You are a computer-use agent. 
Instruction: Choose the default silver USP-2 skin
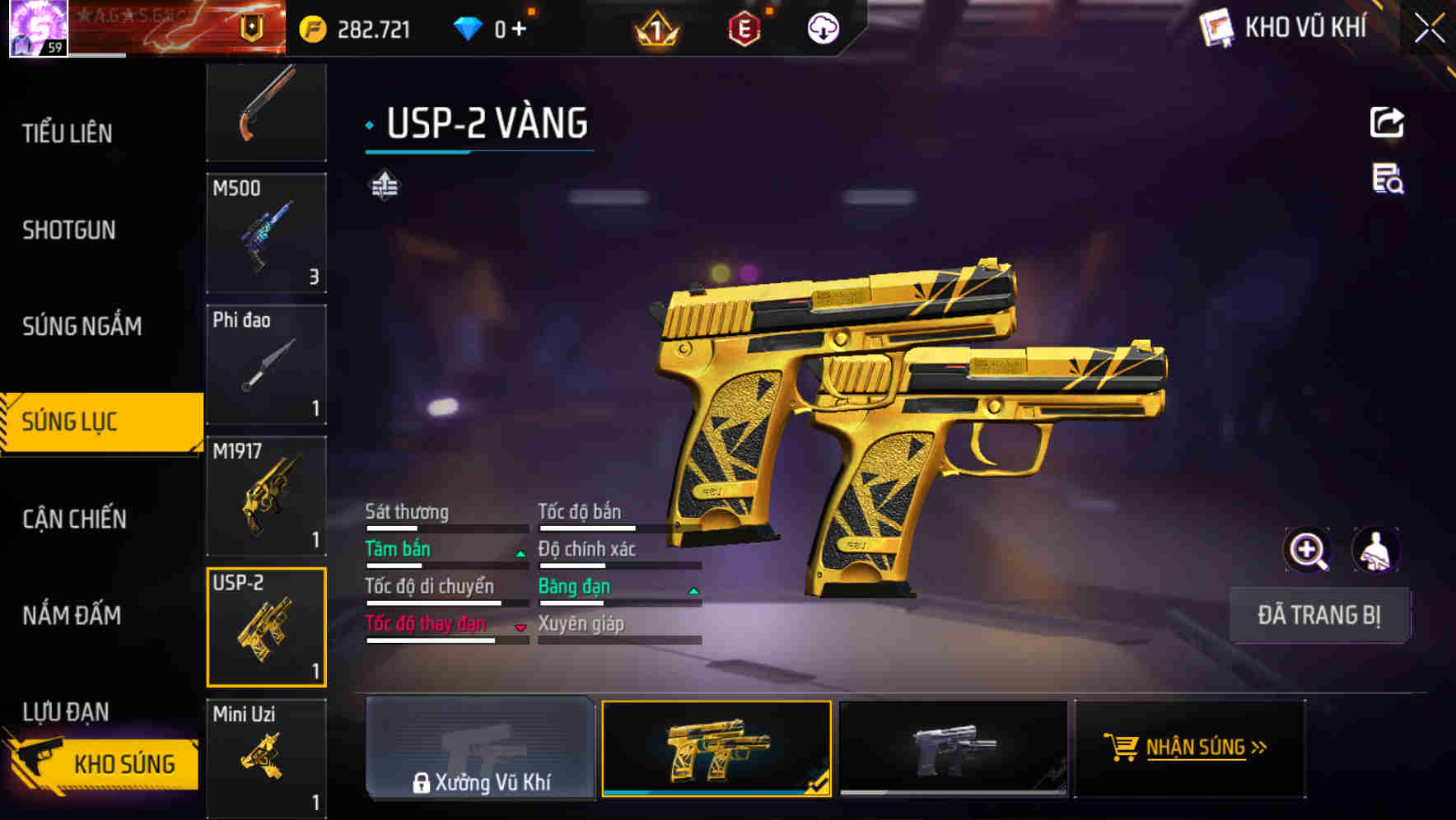click(x=953, y=748)
